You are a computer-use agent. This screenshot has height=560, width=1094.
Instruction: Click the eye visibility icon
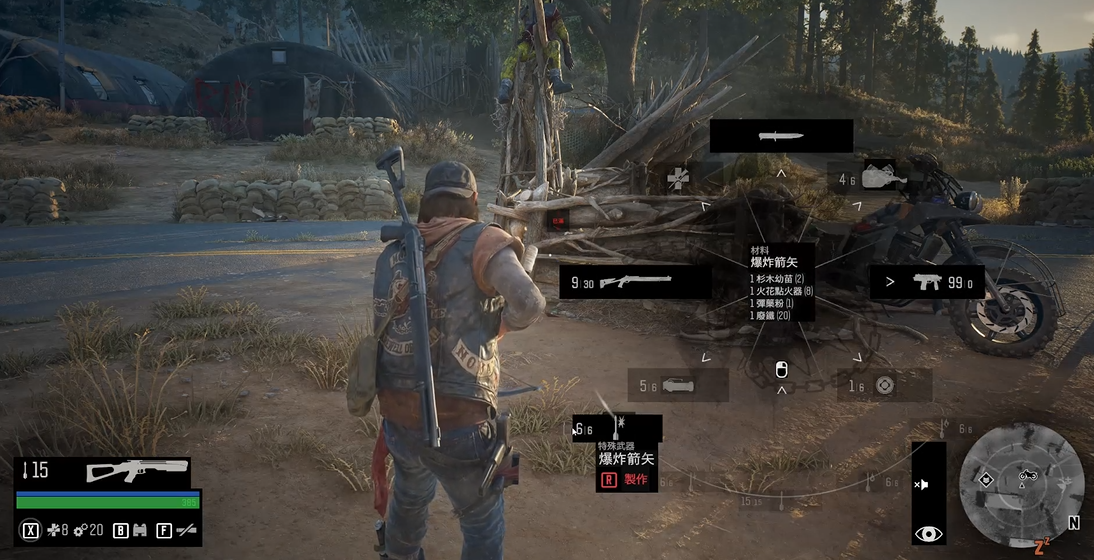tap(928, 534)
